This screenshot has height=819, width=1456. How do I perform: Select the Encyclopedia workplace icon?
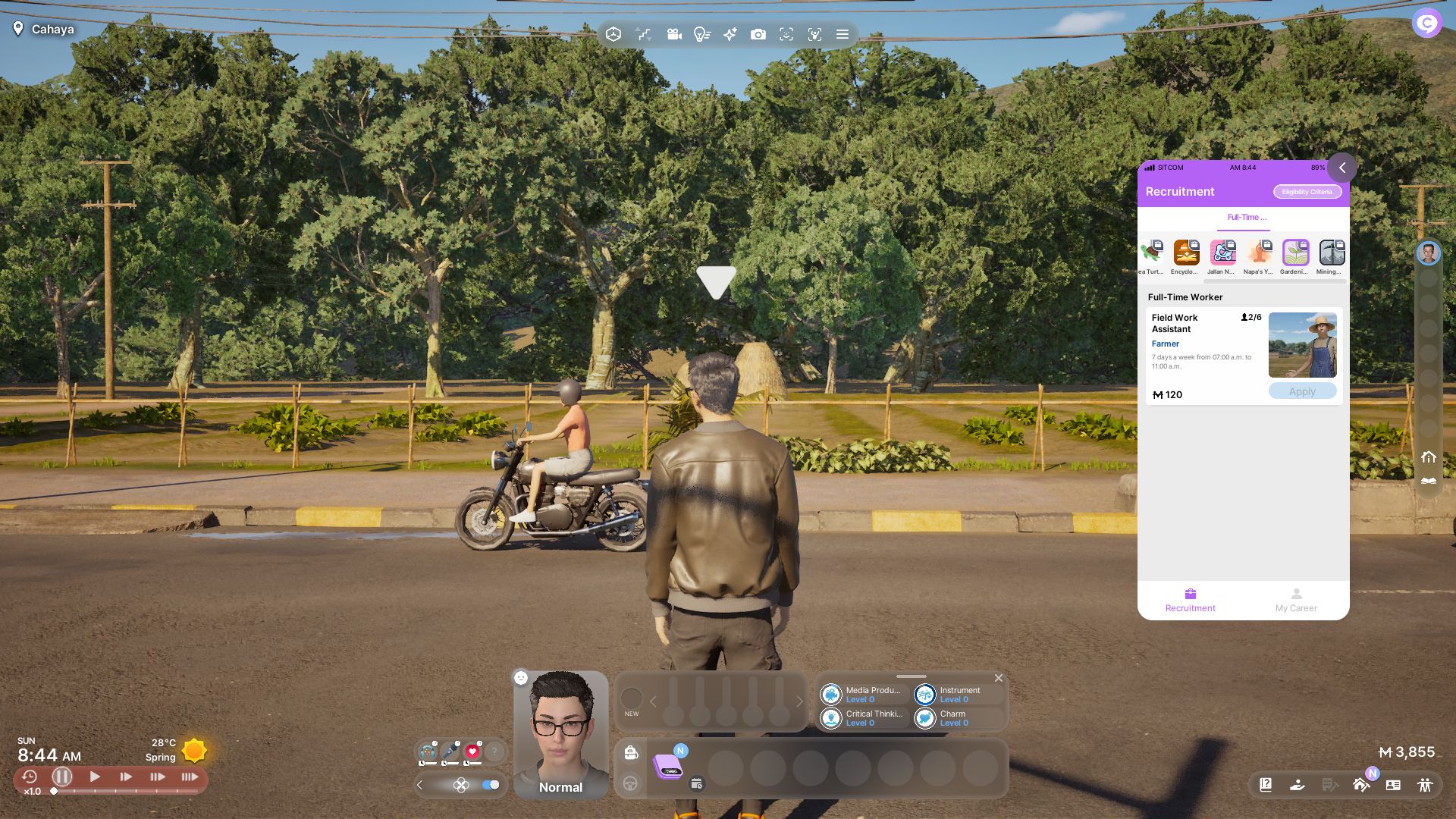click(x=1186, y=253)
